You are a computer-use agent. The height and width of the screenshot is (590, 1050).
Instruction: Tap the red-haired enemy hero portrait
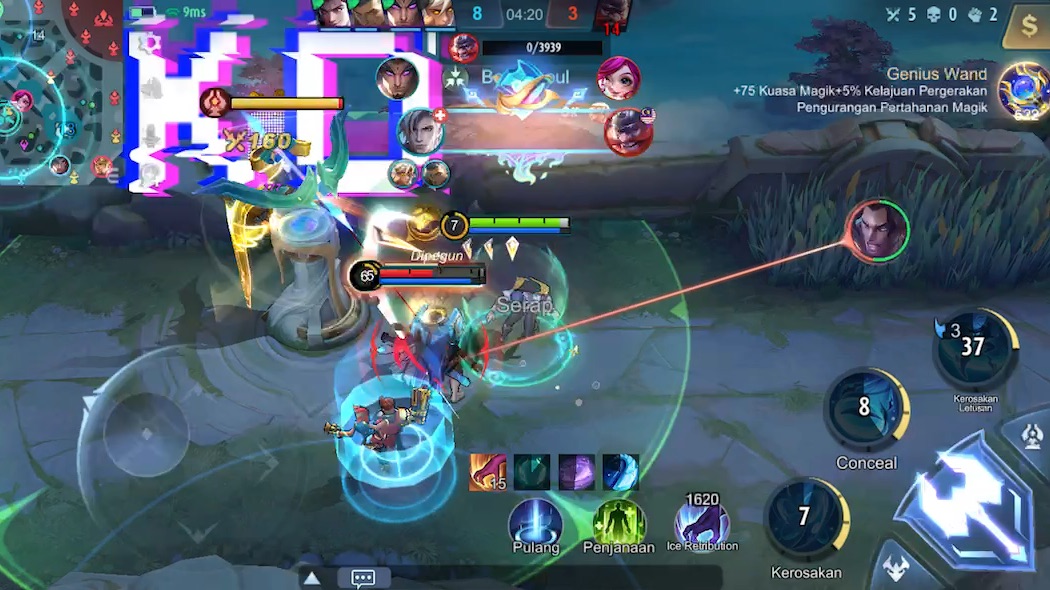(618, 77)
